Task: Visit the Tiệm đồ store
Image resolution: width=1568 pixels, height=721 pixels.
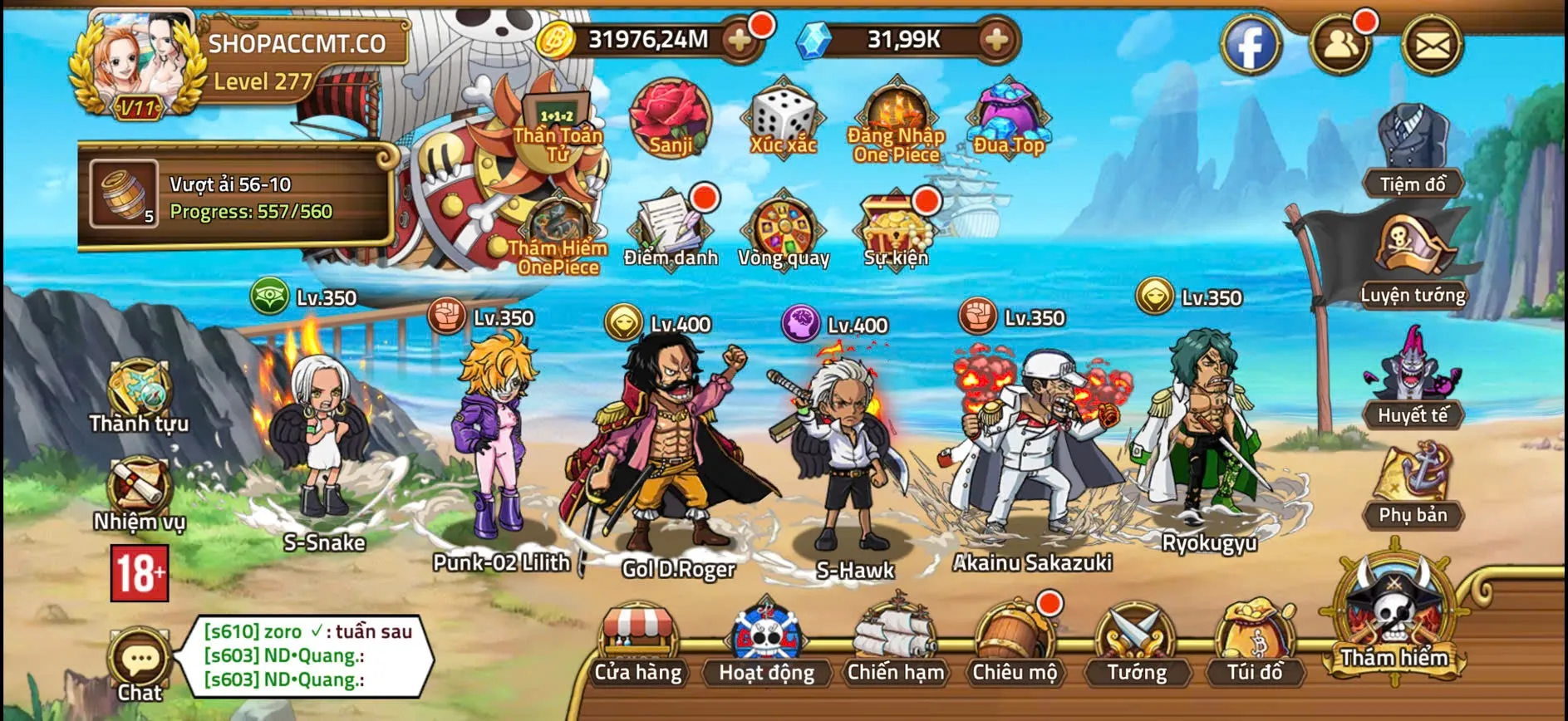Action: point(1413,150)
